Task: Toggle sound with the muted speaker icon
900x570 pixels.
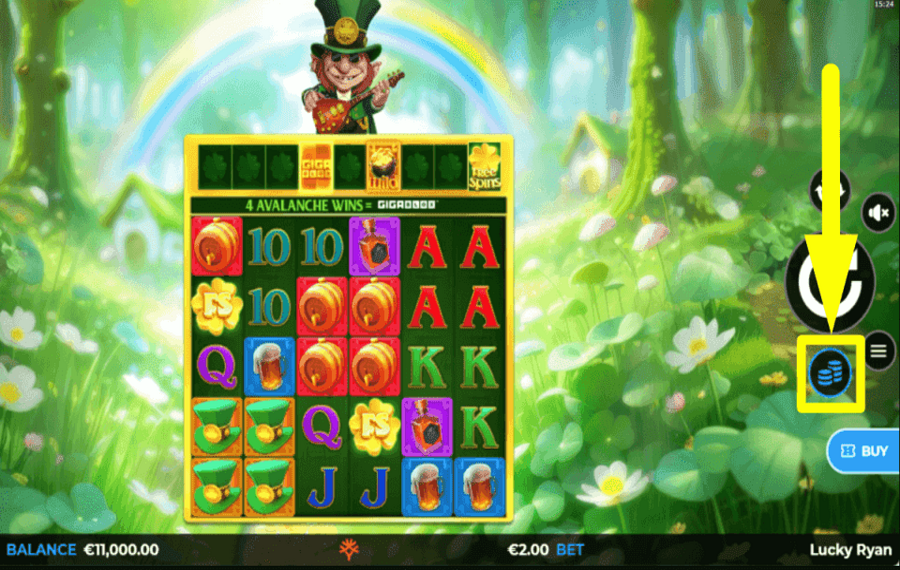Action: pos(879,213)
